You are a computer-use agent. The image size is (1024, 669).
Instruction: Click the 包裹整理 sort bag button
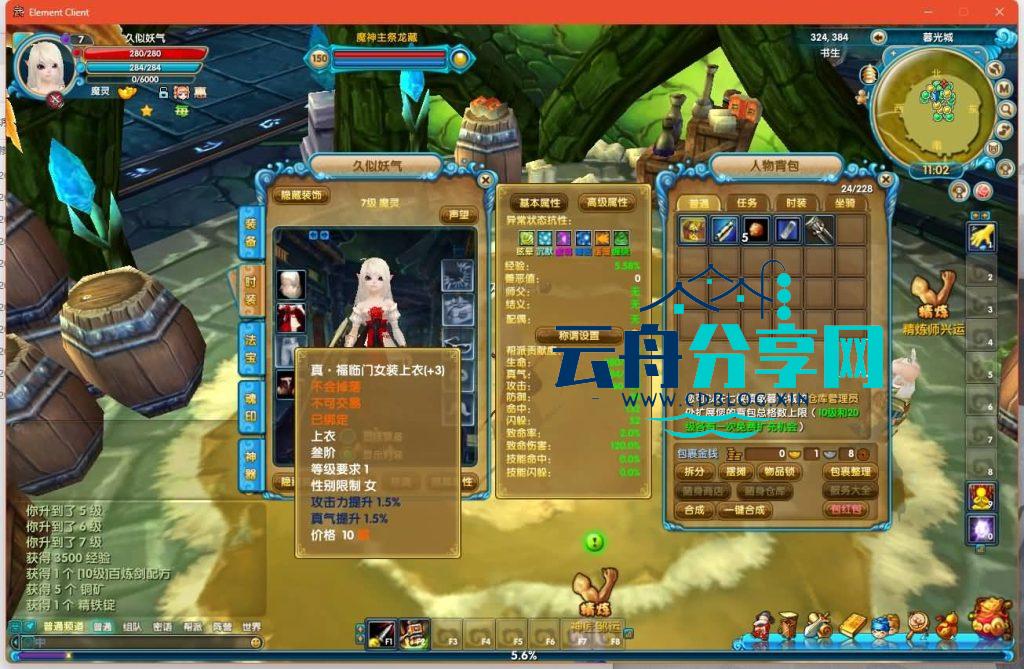849,471
